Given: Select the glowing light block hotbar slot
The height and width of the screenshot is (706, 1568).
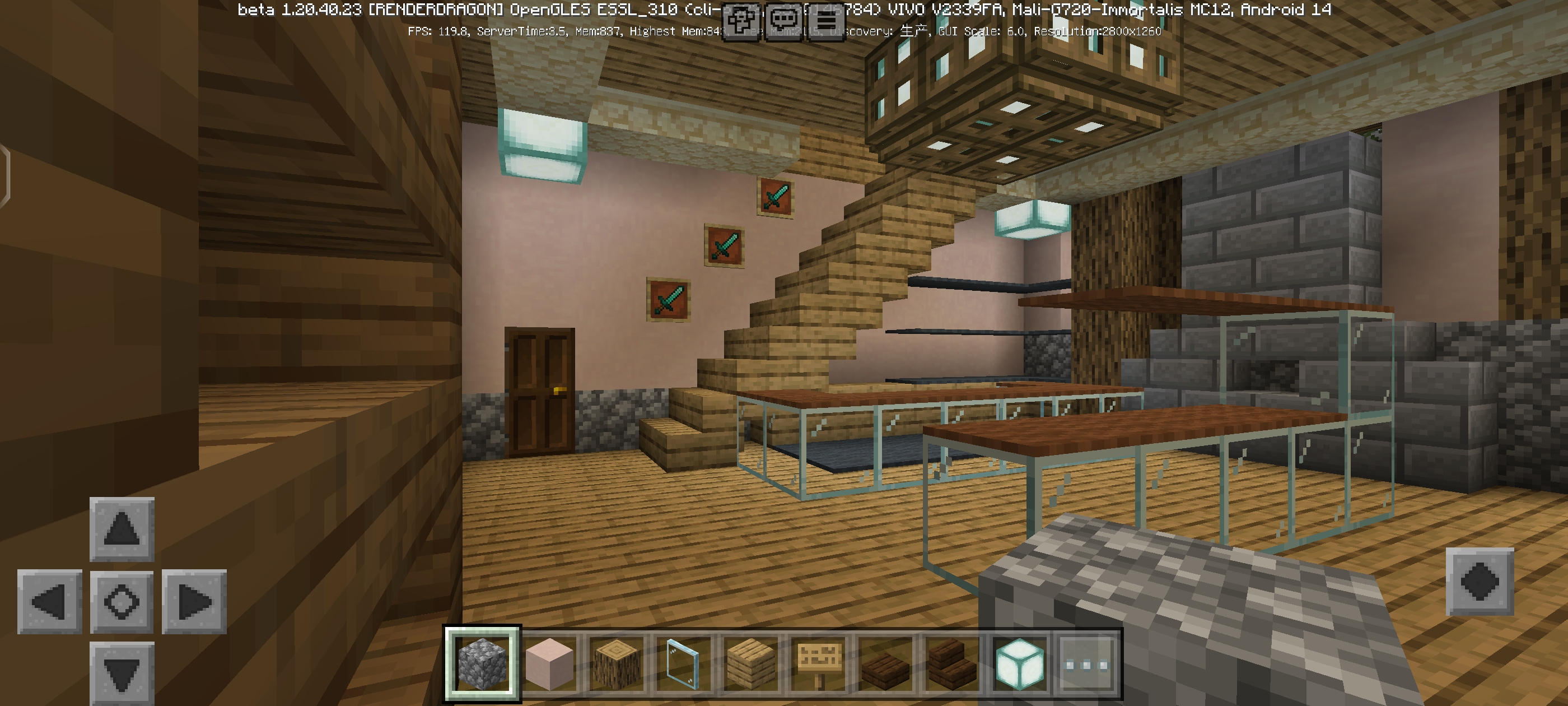Looking at the screenshot, I should point(1021,666).
